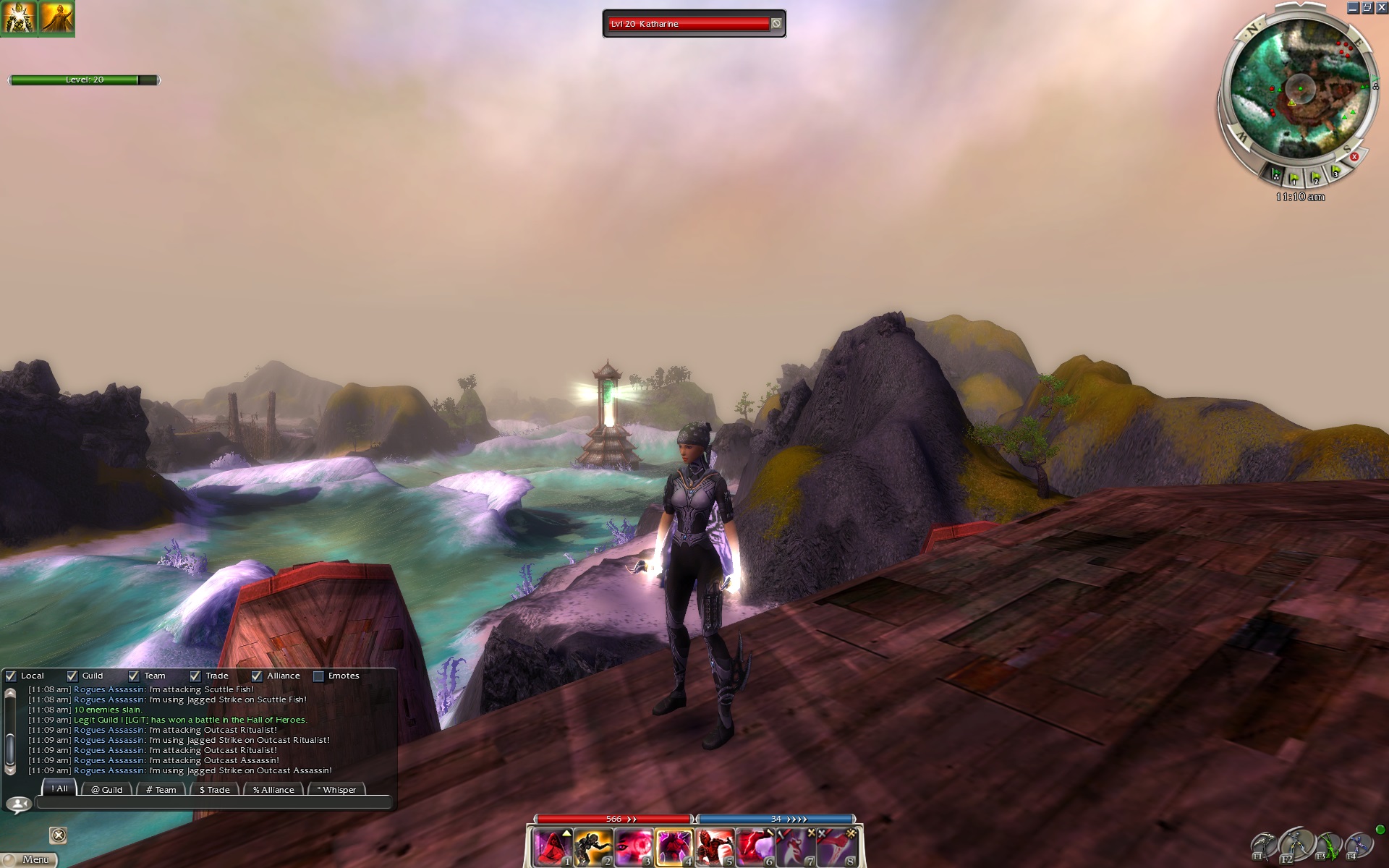Disable the Alliance chat filter checkbox

coord(257,676)
